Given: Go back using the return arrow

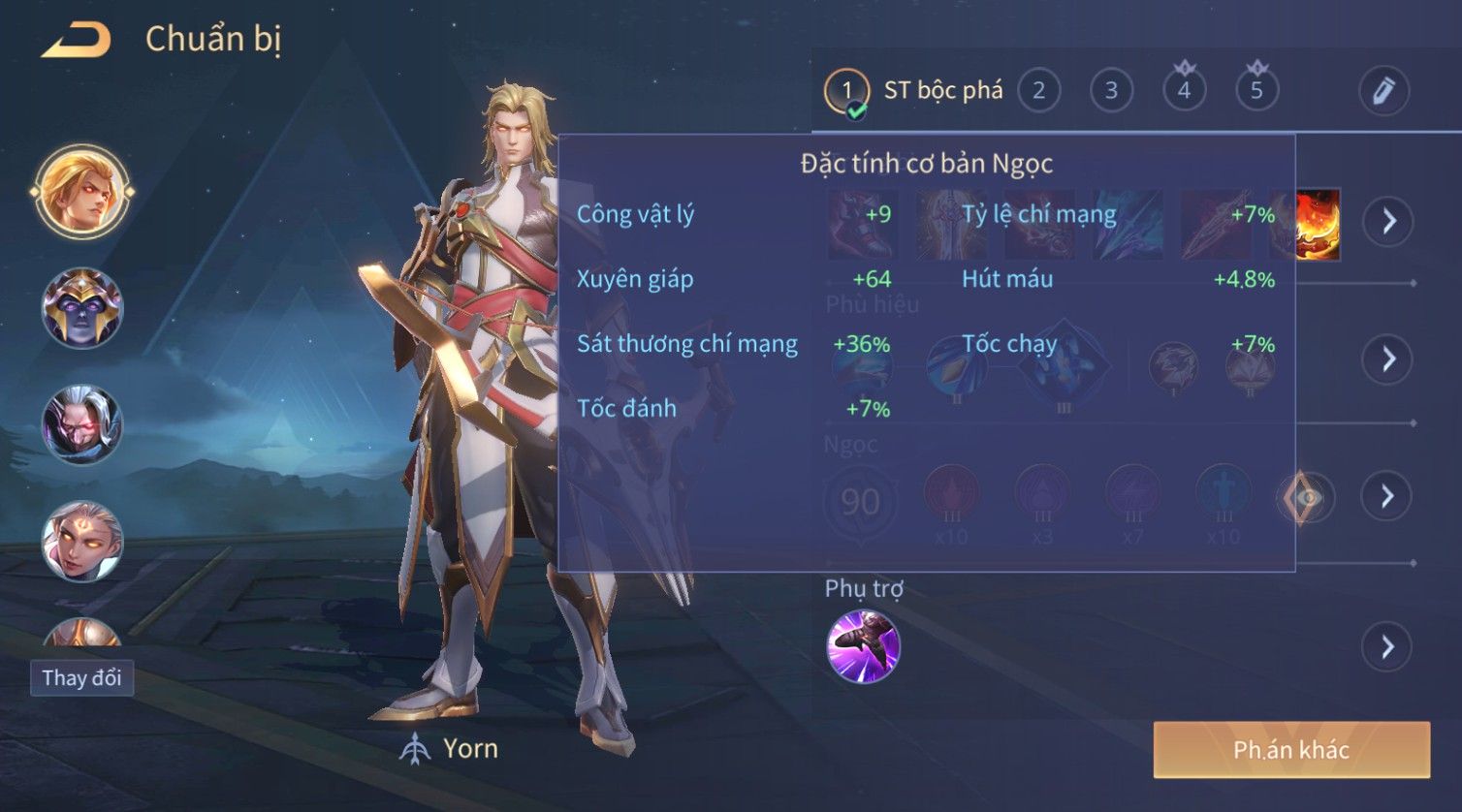Looking at the screenshot, I should coord(77,41).
